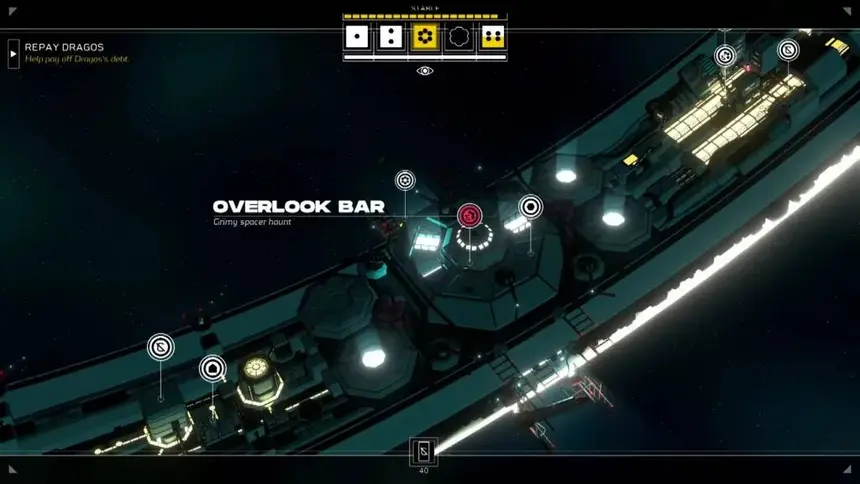860x484 pixels.
Task: Open the house-shaped location marker
Action: coord(212,369)
